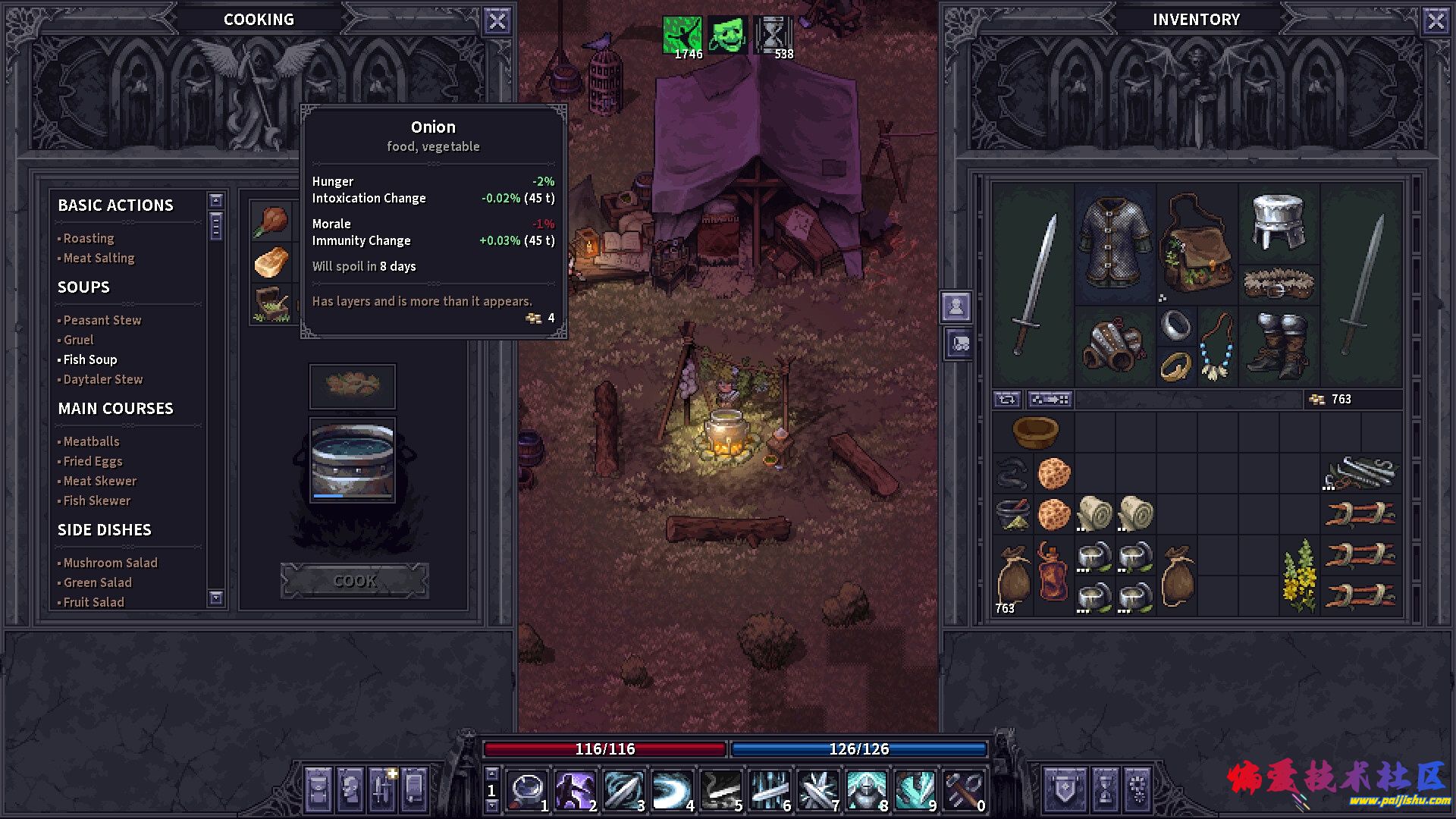The width and height of the screenshot is (1456, 819).
Task: Choose the Fried Eggs recipe
Action: tap(93, 461)
